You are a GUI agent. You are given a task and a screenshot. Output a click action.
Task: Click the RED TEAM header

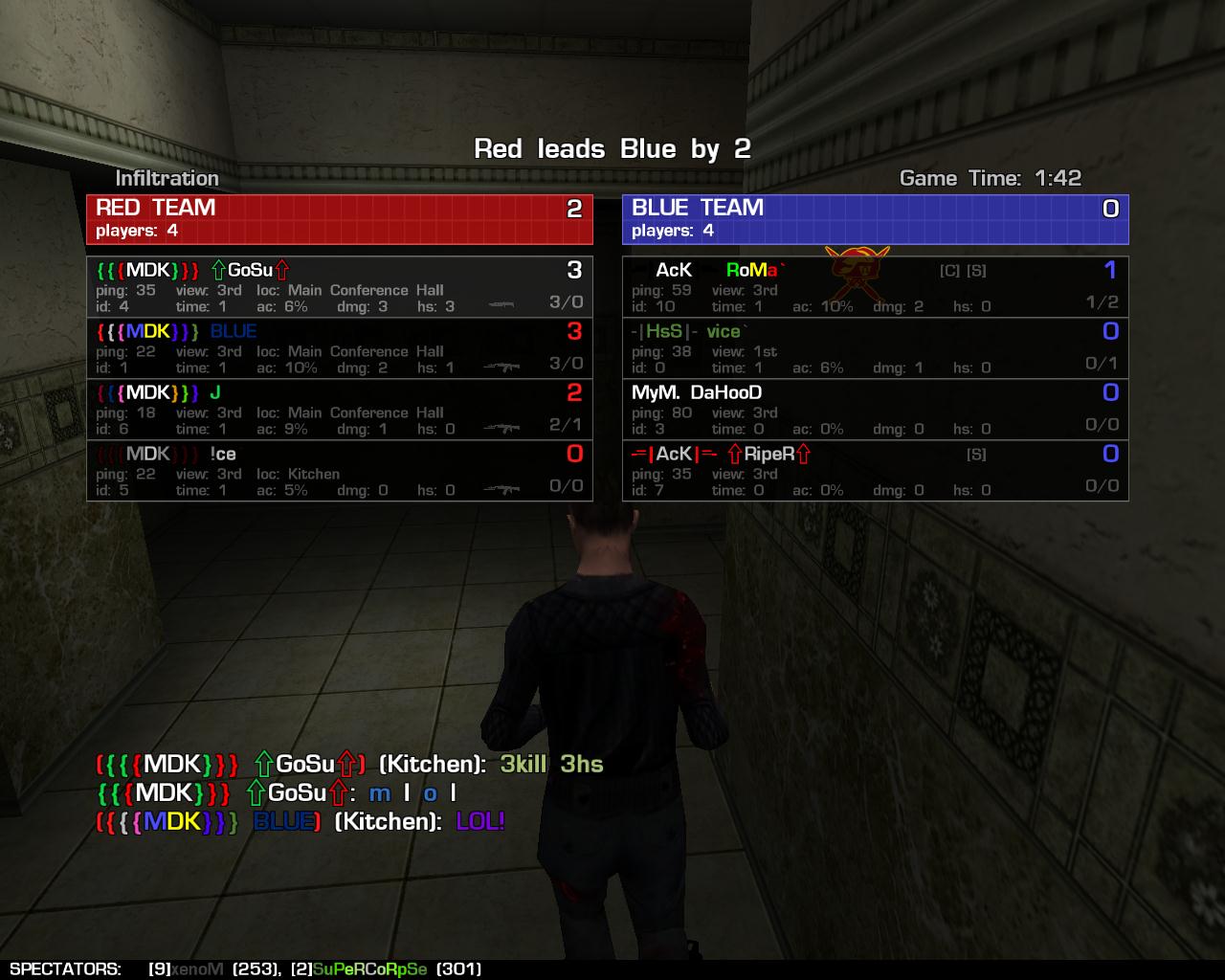click(340, 219)
